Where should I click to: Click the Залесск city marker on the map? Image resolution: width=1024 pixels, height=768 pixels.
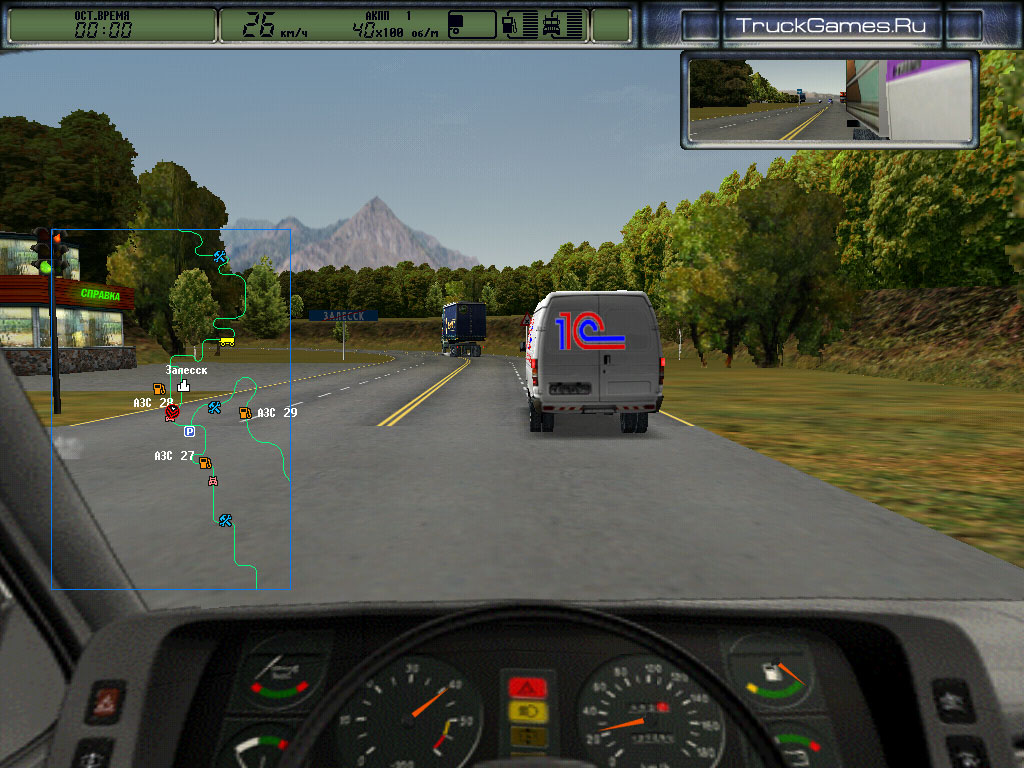click(x=184, y=385)
